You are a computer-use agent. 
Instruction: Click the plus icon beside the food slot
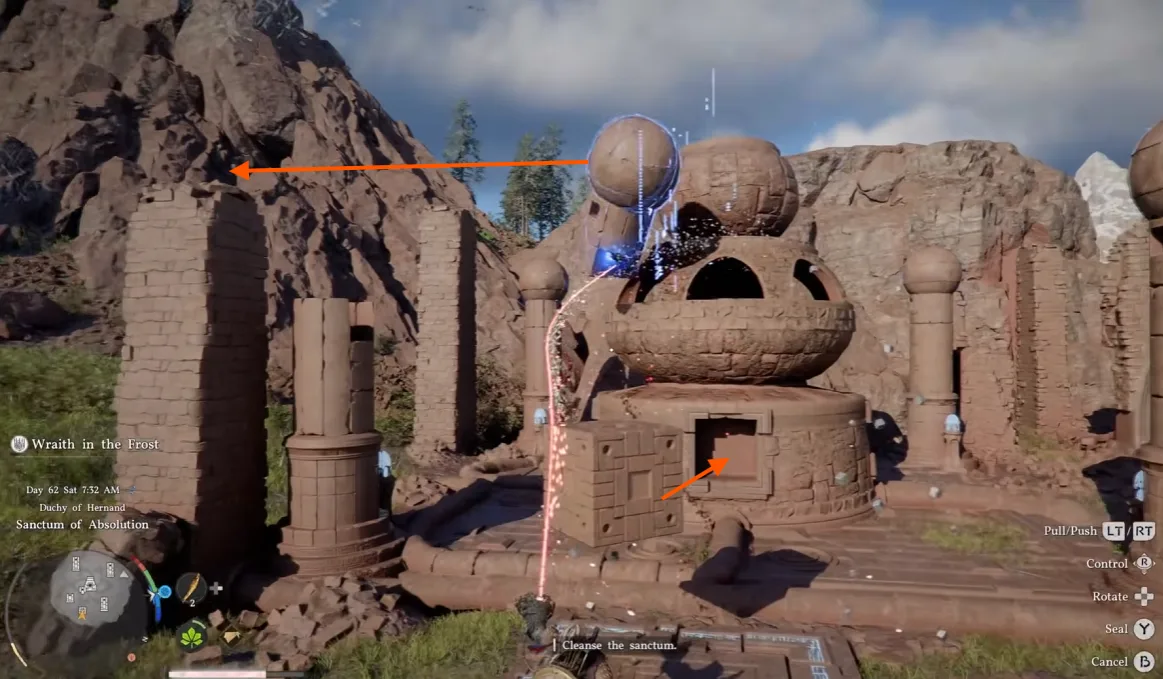(x=216, y=590)
